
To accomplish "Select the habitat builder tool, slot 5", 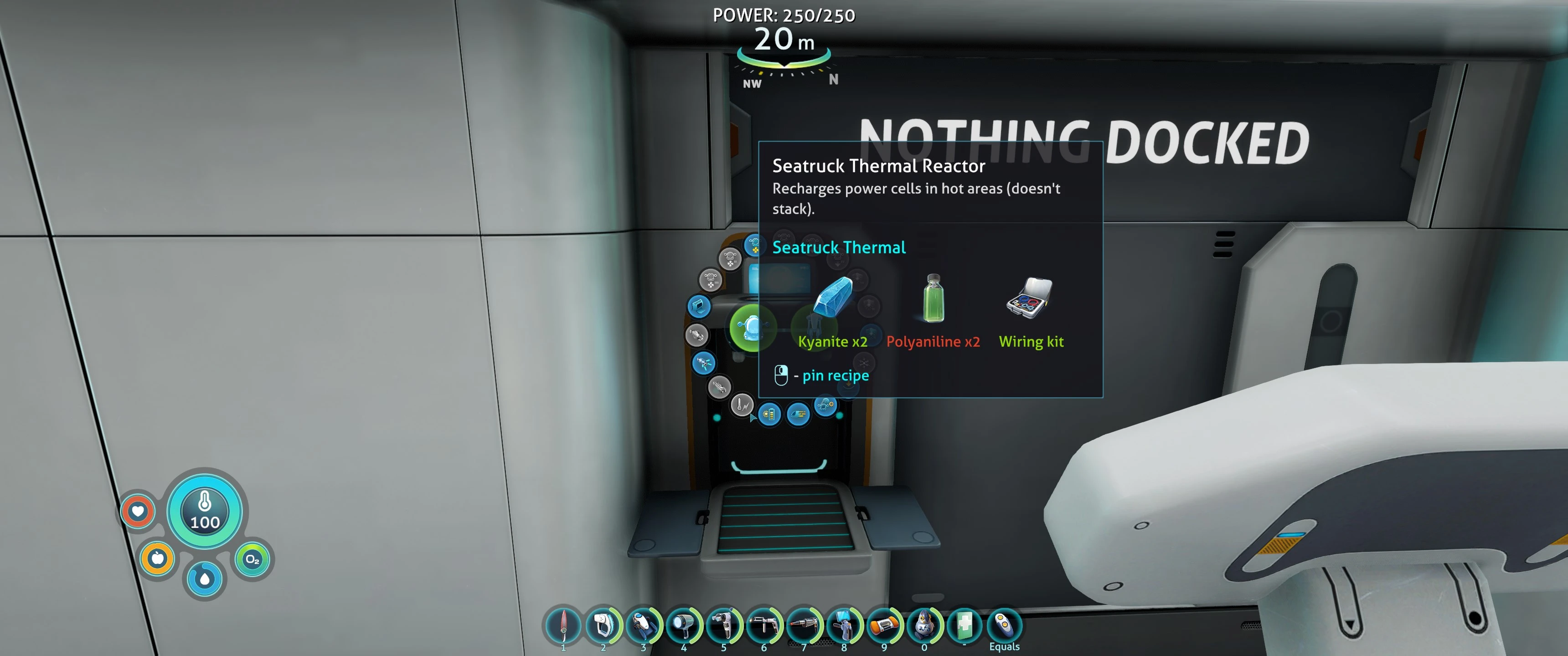I will [724, 625].
